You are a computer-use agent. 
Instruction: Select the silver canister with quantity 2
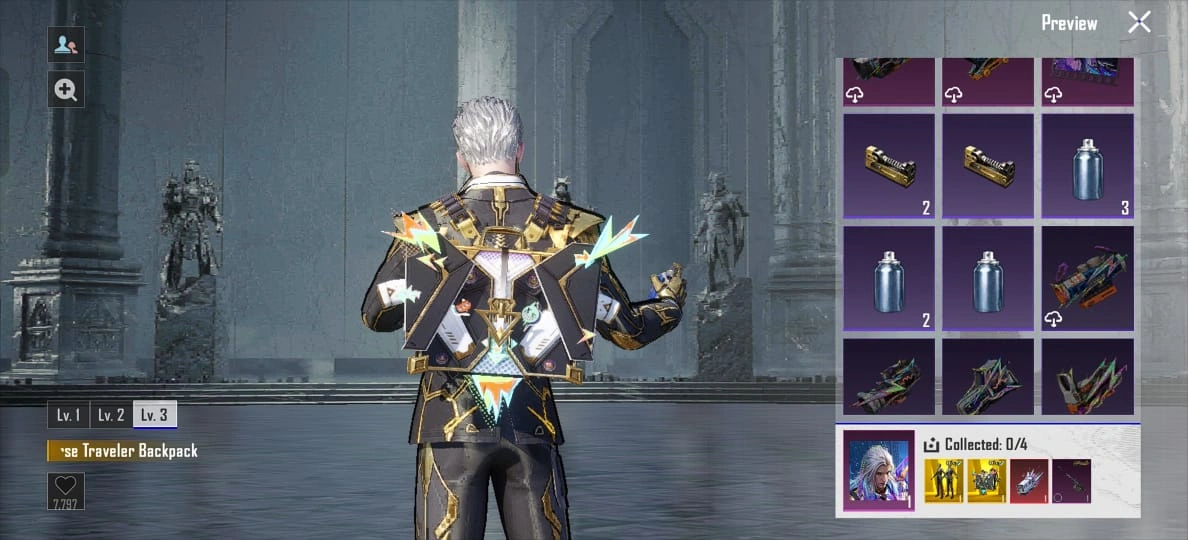click(889, 278)
